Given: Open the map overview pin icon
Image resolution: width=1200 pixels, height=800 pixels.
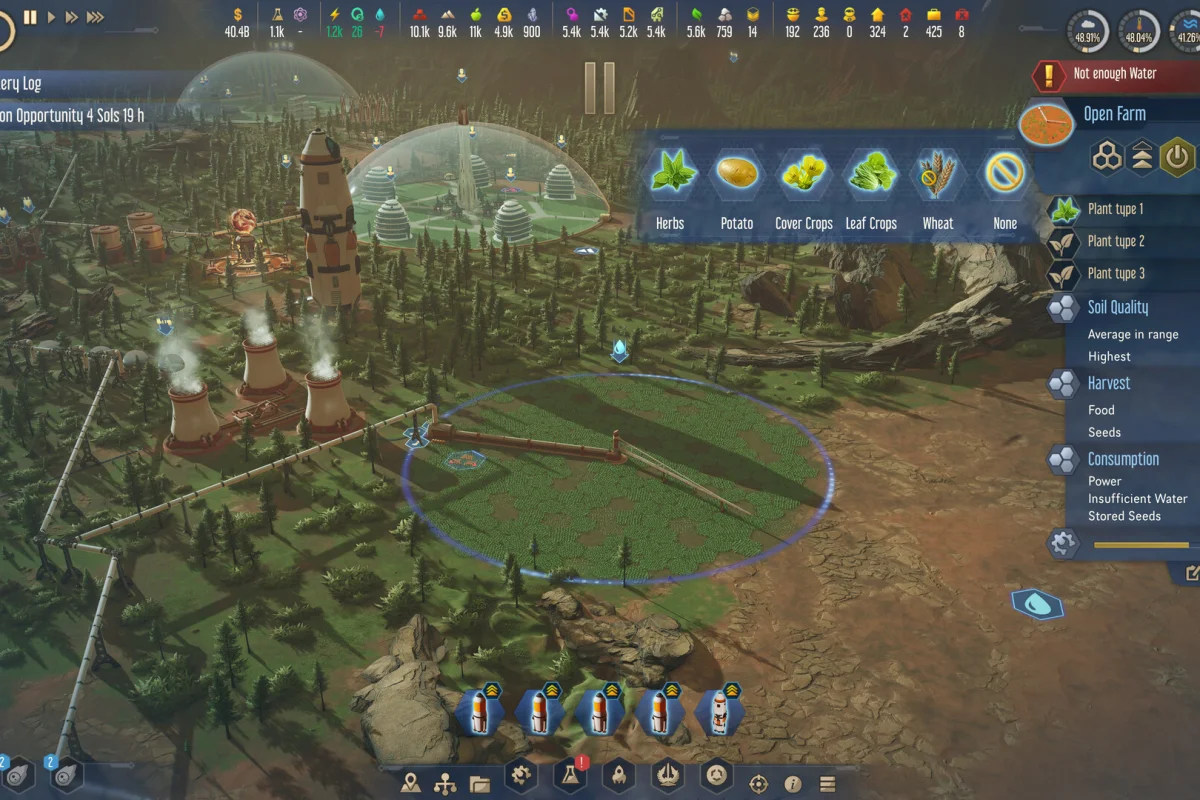Looking at the screenshot, I should coord(411,783).
